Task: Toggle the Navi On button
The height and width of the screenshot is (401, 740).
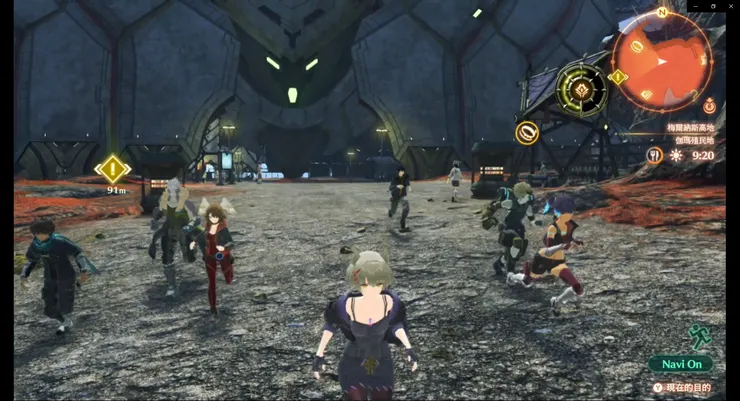Action: click(681, 364)
